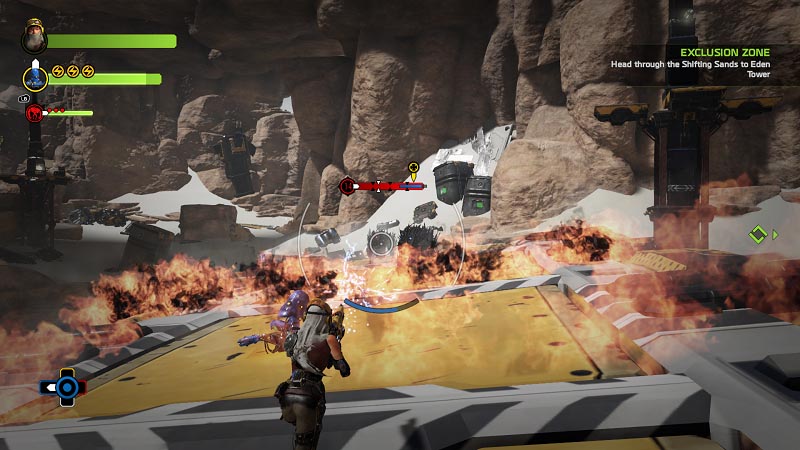Select the blue ammo color selector
The width and height of the screenshot is (800, 450).
(65, 386)
